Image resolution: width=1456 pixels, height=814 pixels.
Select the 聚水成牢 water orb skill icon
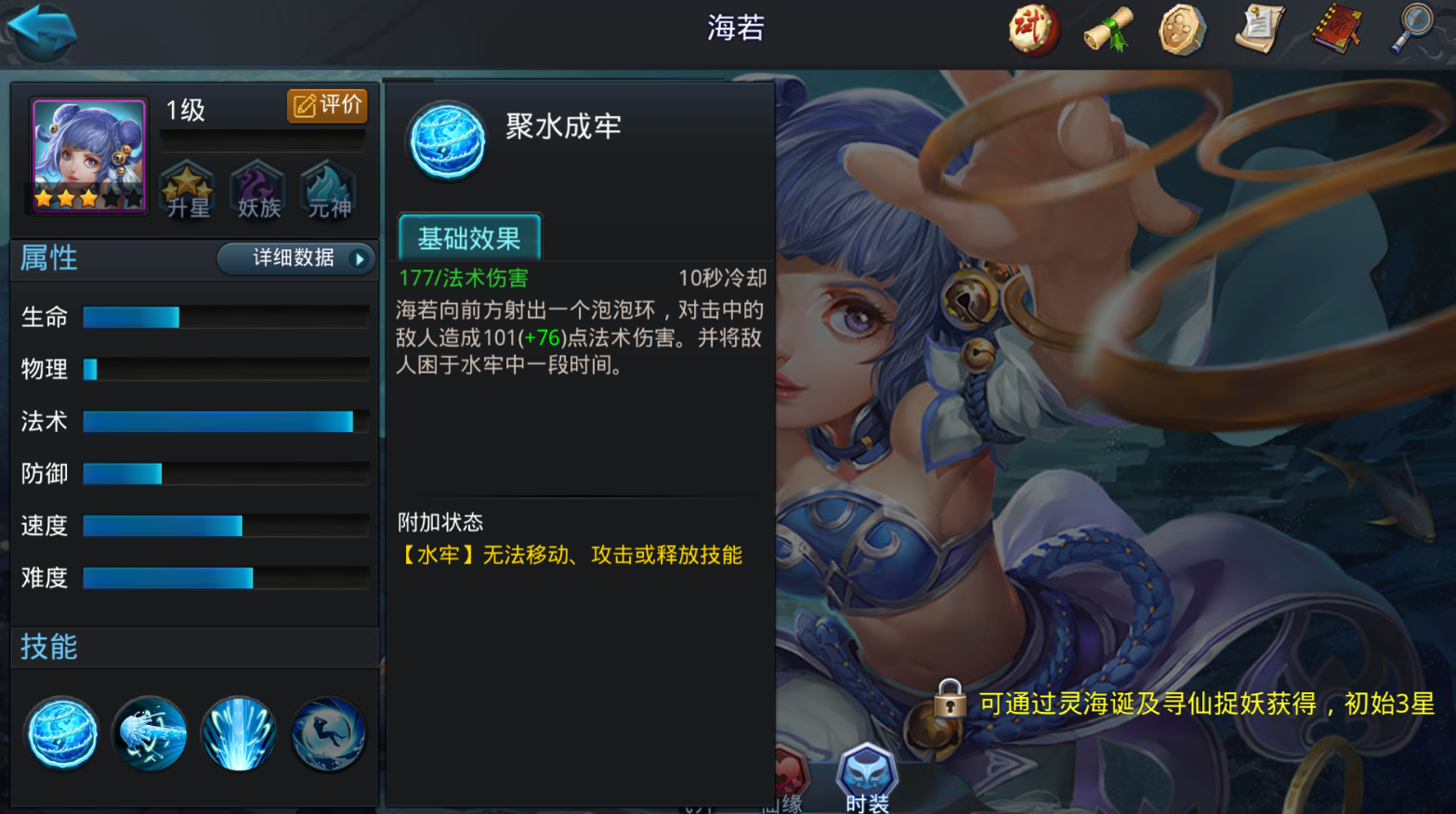61,733
